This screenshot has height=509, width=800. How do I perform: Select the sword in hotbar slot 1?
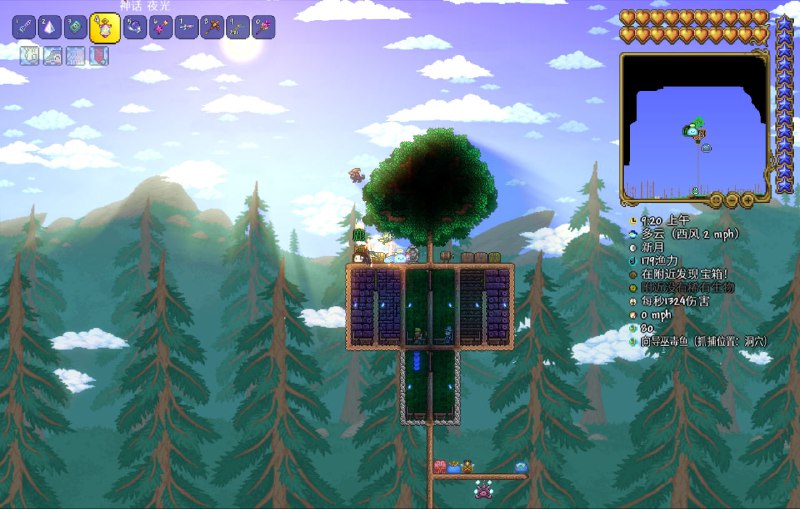pos(23,27)
